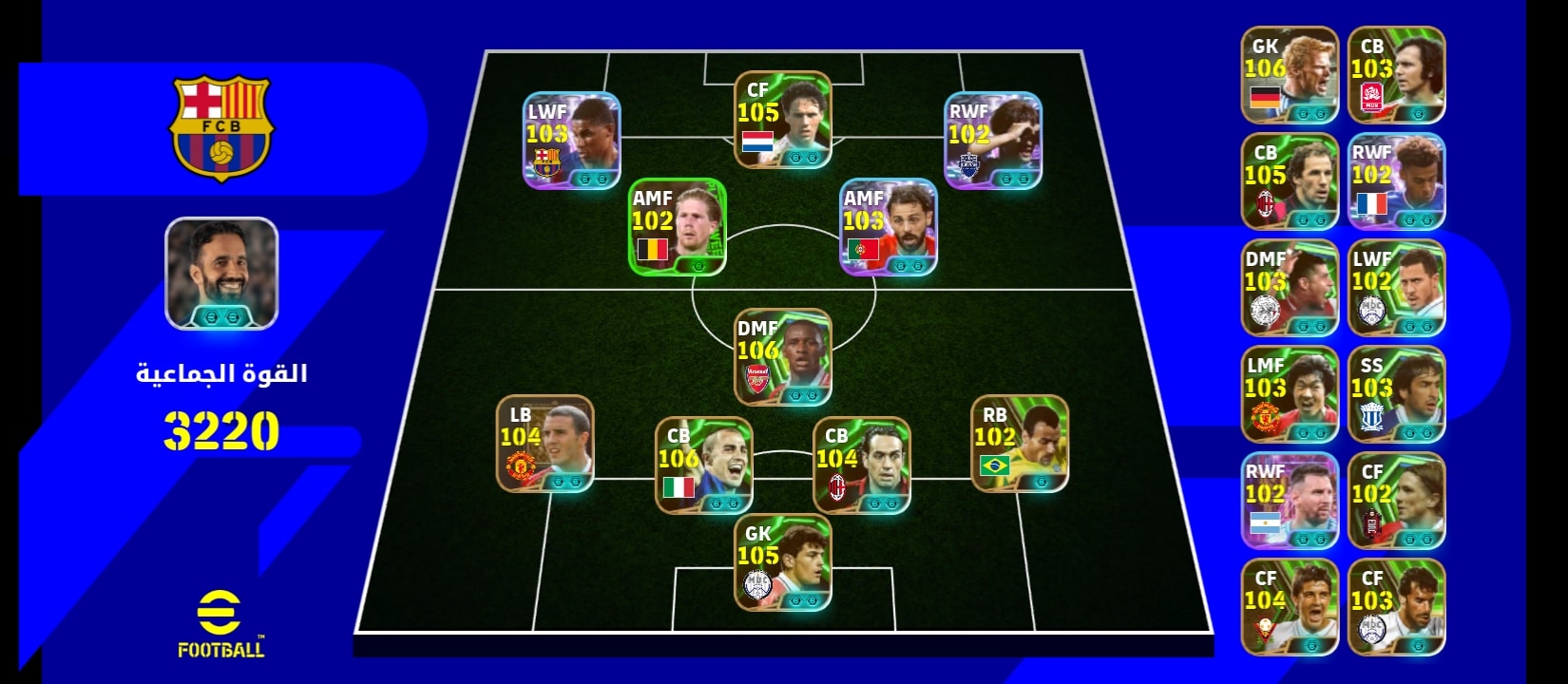Select the RWF 102 France substitute

coord(1396,181)
